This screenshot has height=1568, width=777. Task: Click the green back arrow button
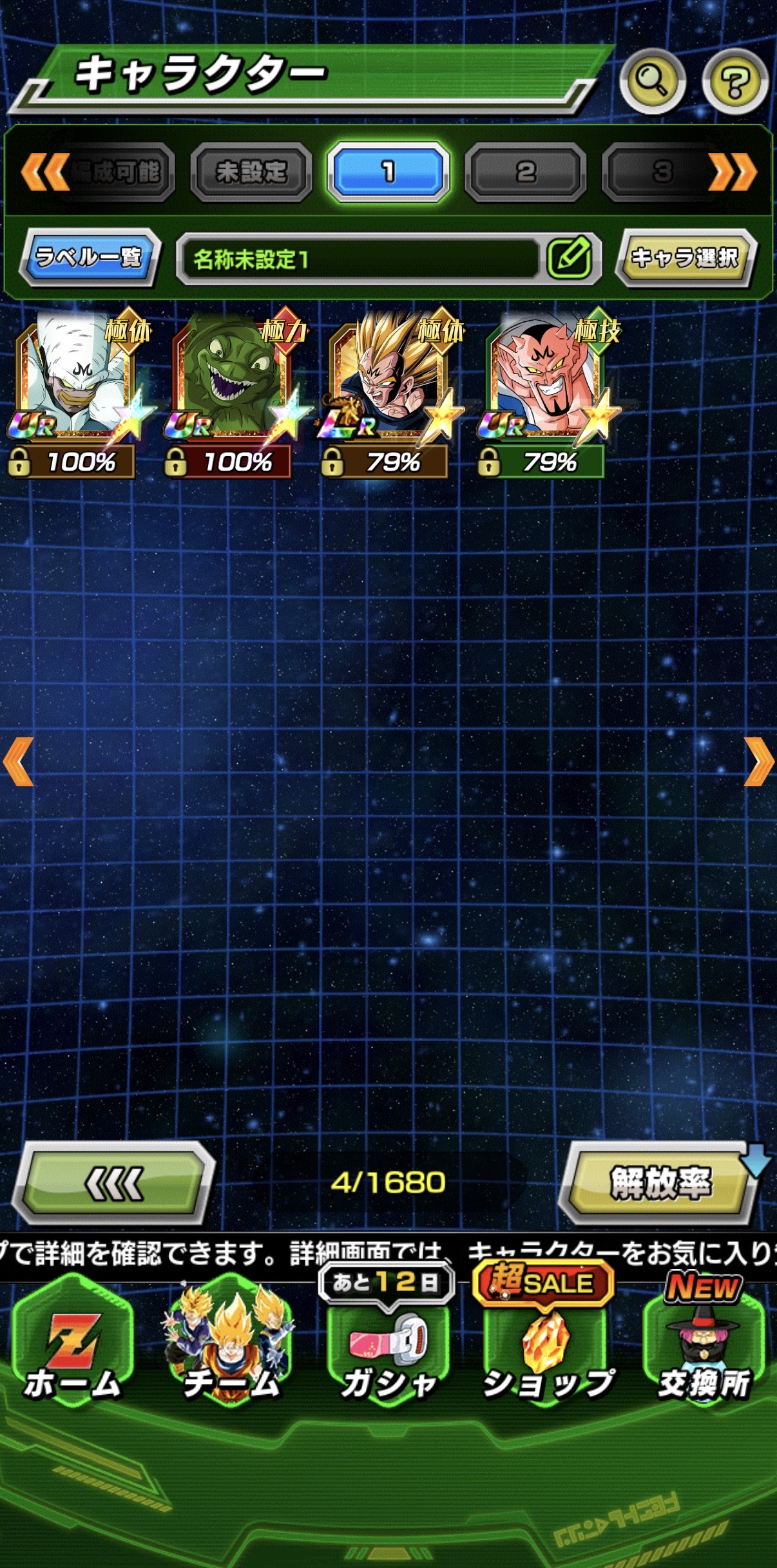click(114, 1183)
